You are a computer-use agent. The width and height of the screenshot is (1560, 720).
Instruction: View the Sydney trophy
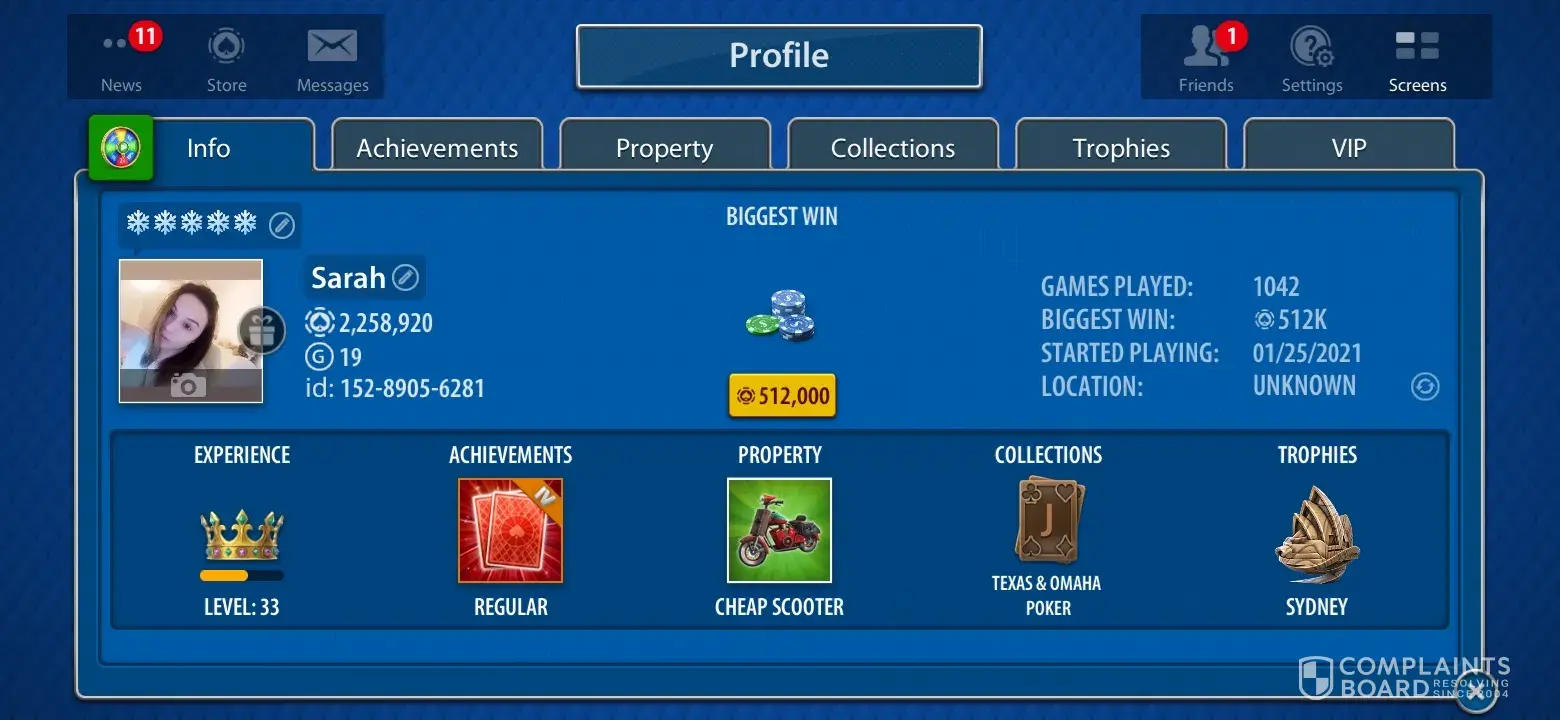(x=1316, y=535)
